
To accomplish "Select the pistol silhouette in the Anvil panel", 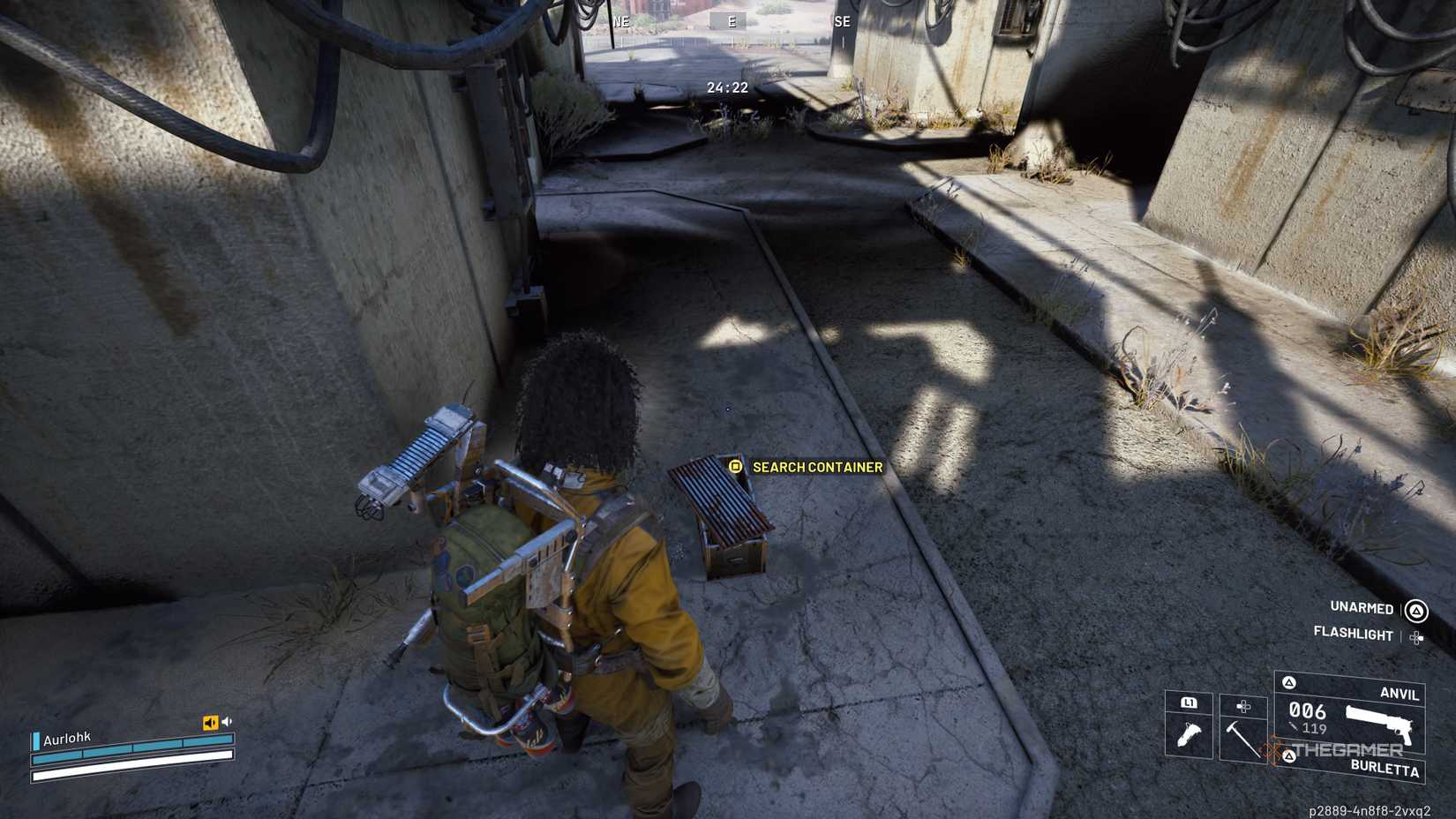I will click(x=1377, y=722).
